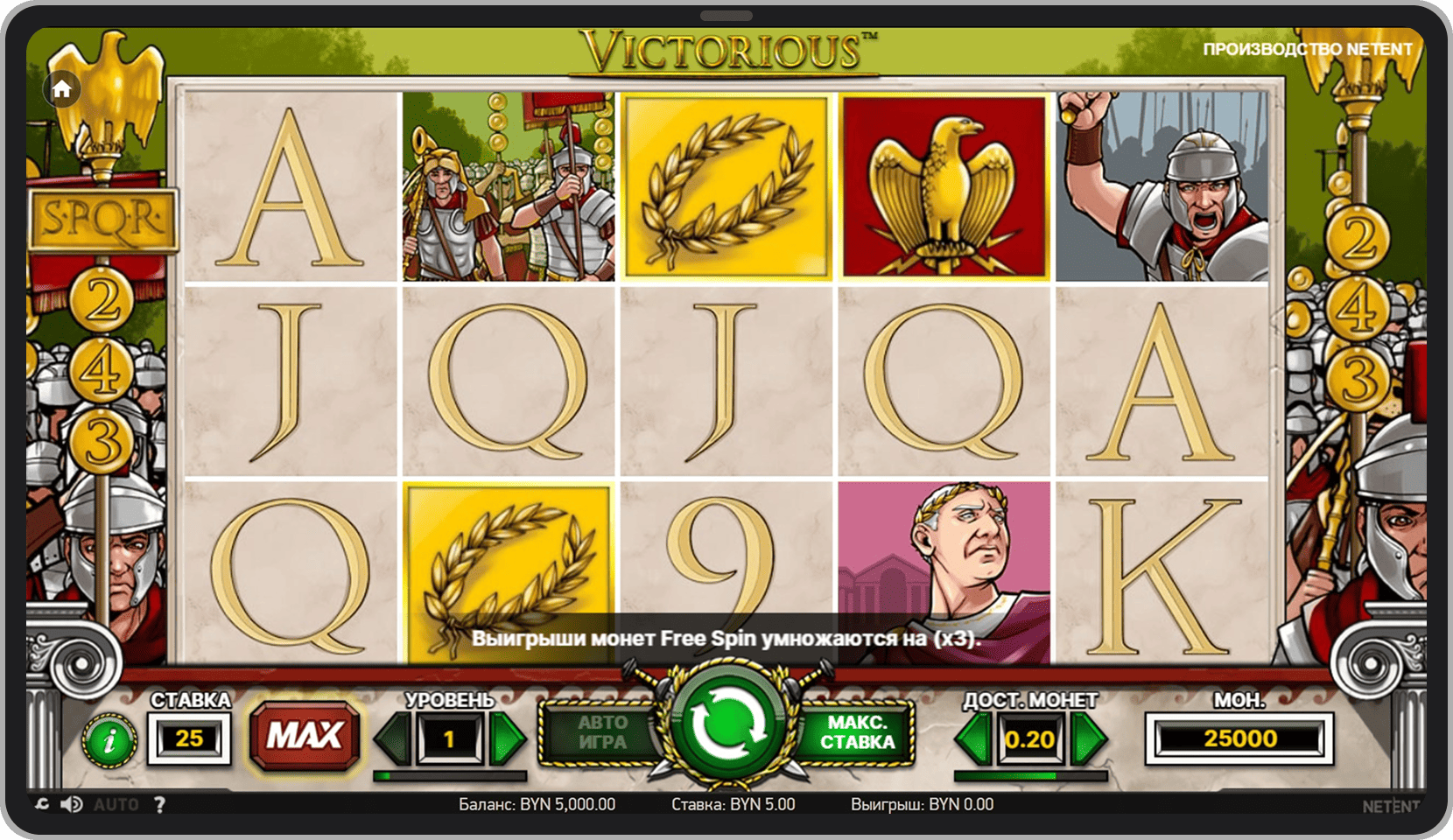The height and width of the screenshot is (840, 1453).
Task: Increase the bet level (УРОВЕНЬ)
Action: point(507,738)
